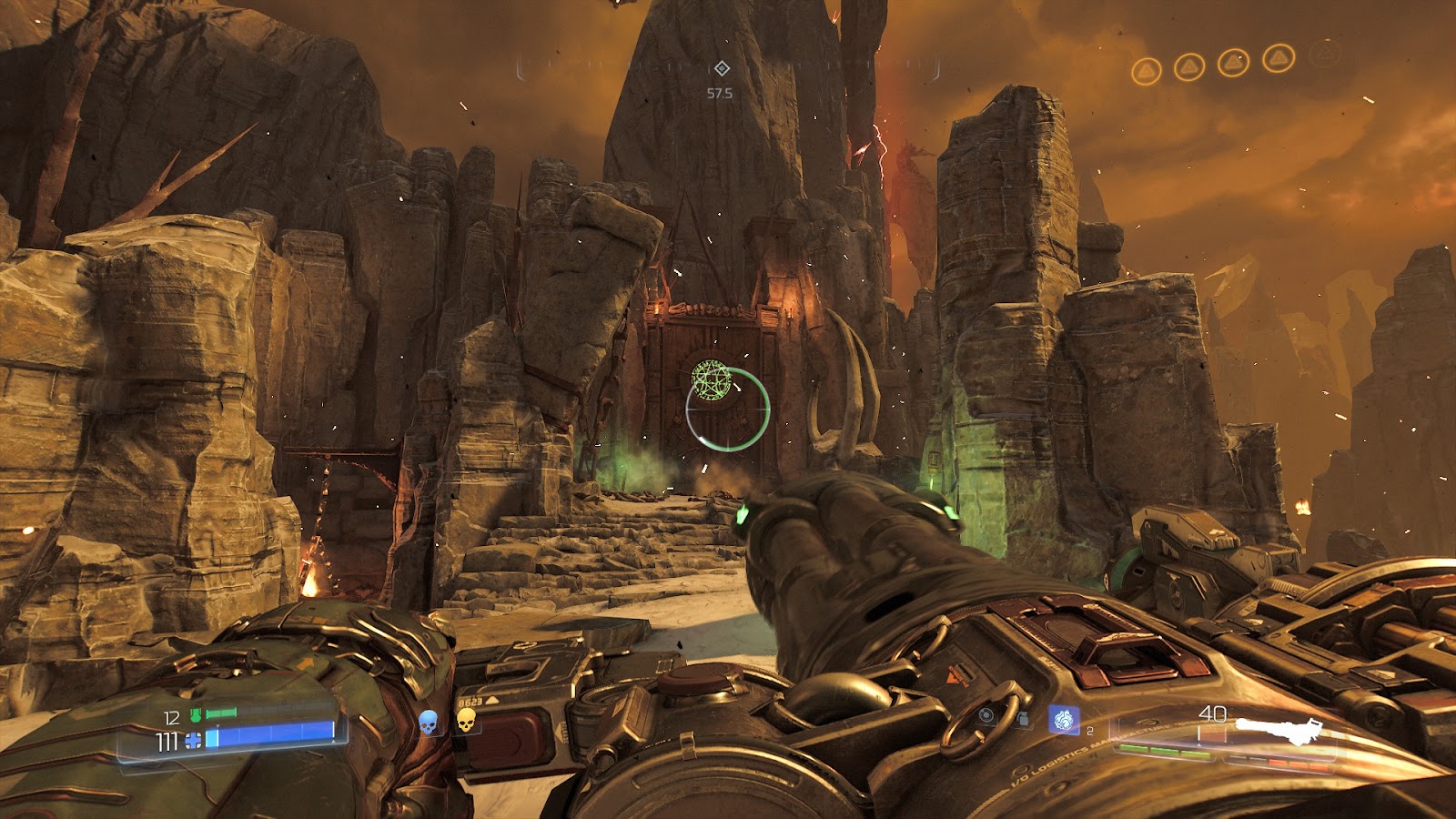
Task: Choose the highlighted blue siphon grenade icon
Action: coord(1062,720)
